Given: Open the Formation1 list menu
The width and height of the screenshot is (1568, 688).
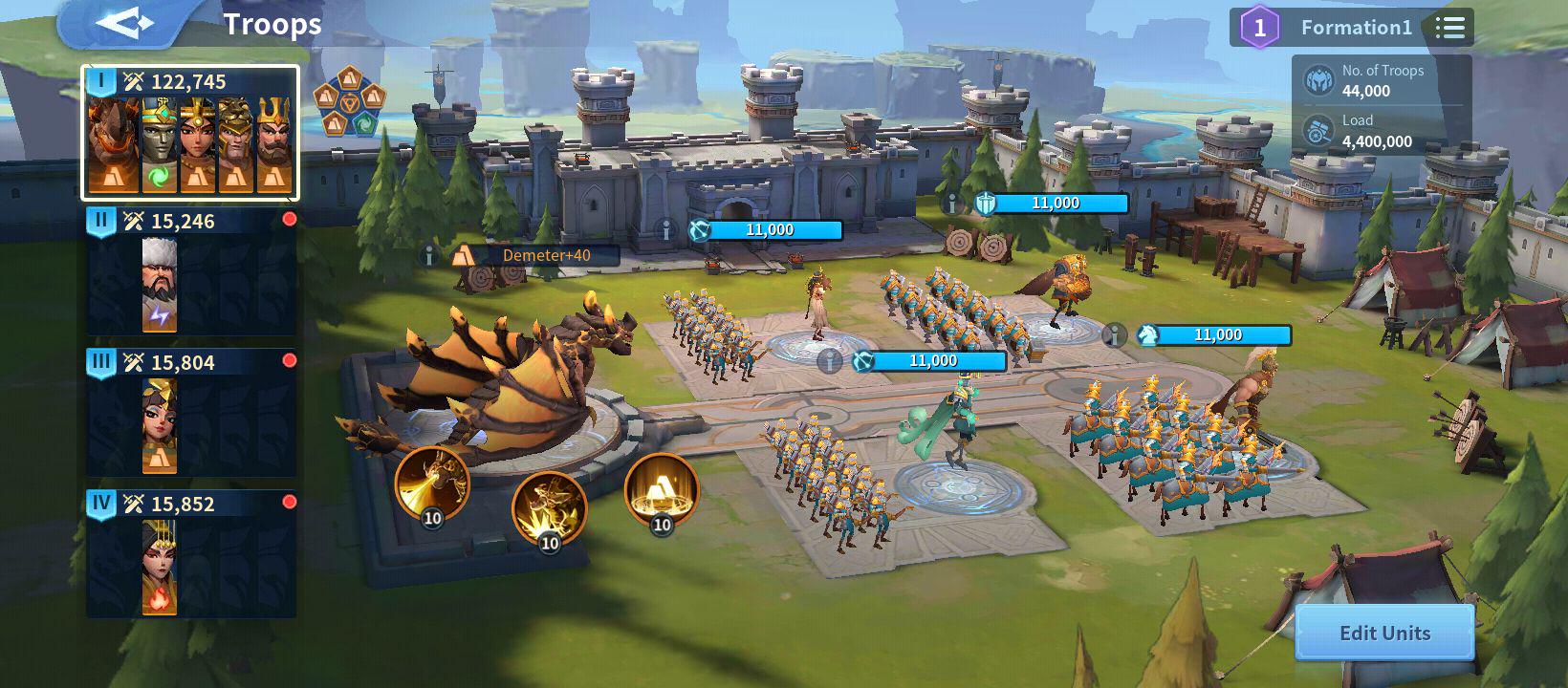Looking at the screenshot, I should pos(1449,28).
